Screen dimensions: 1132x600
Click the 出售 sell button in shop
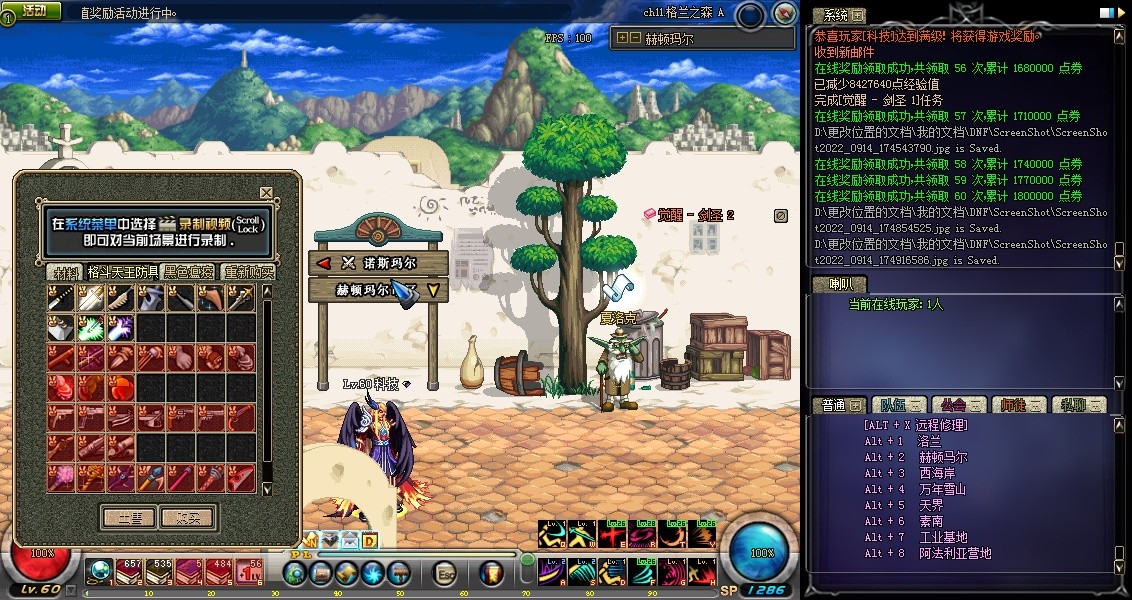click(128, 517)
